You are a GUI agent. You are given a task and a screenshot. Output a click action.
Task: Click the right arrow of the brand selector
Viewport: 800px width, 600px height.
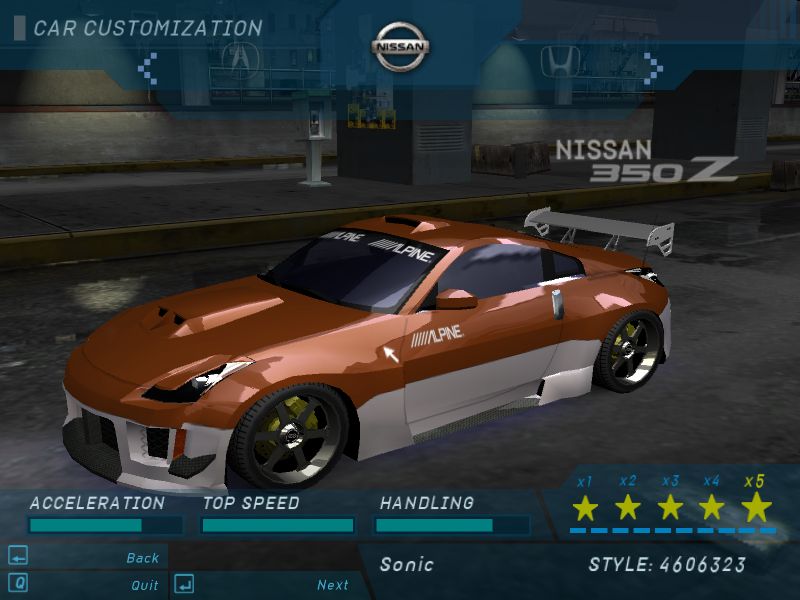pyautogui.click(x=653, y=67)
